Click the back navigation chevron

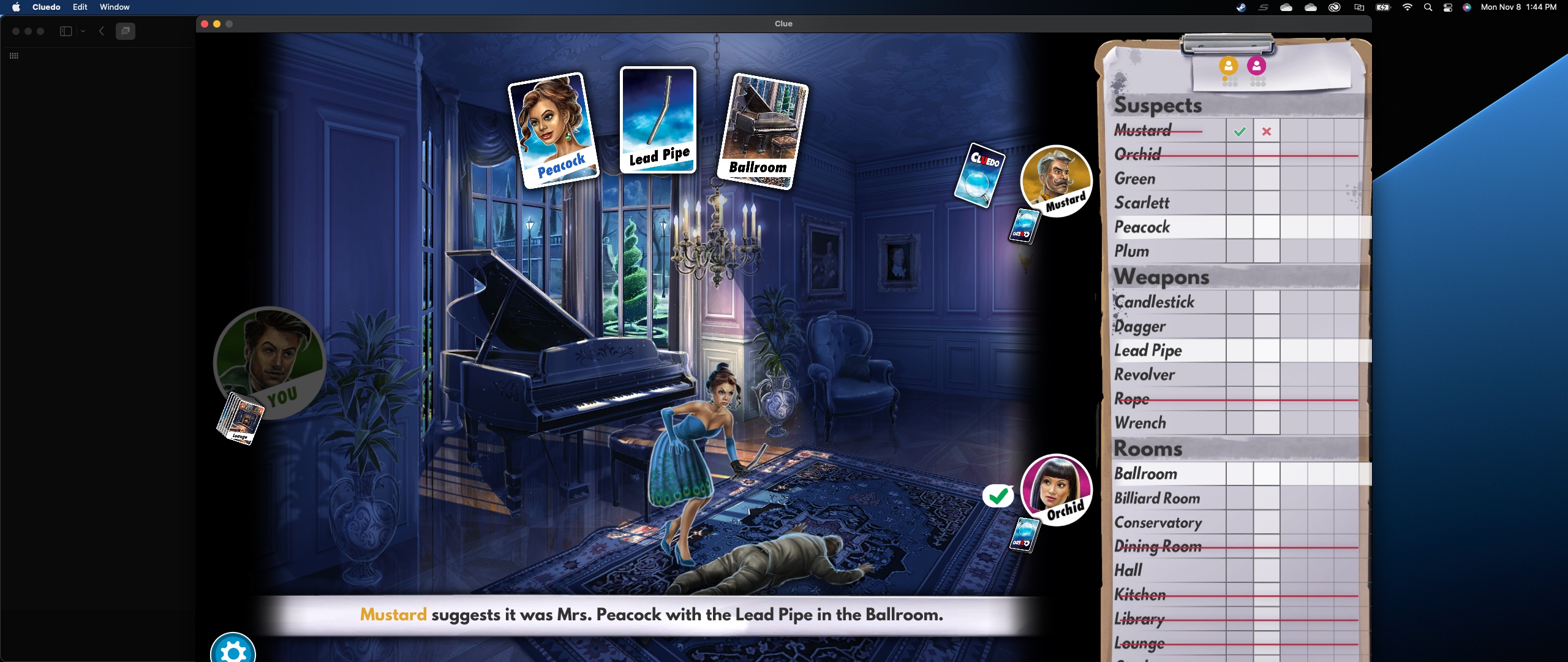(102, 31)
